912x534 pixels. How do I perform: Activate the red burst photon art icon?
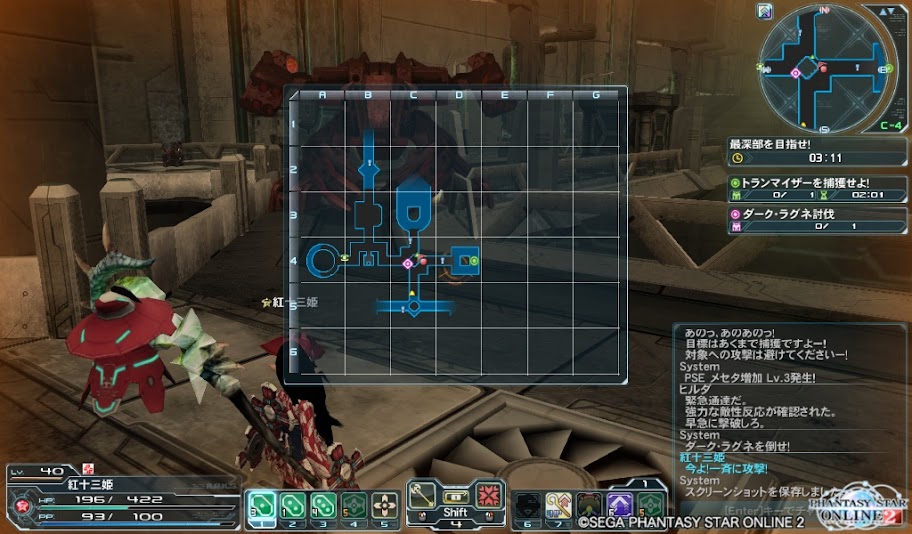coord(487,496)
